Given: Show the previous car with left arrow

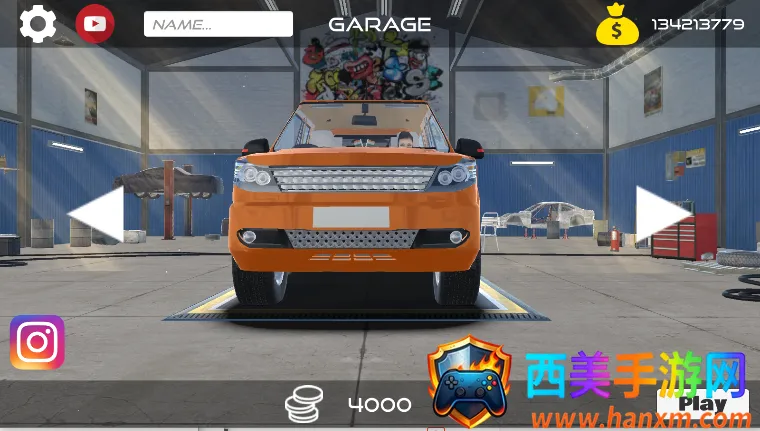Looking at the screenshot, I should coord(97,213).
